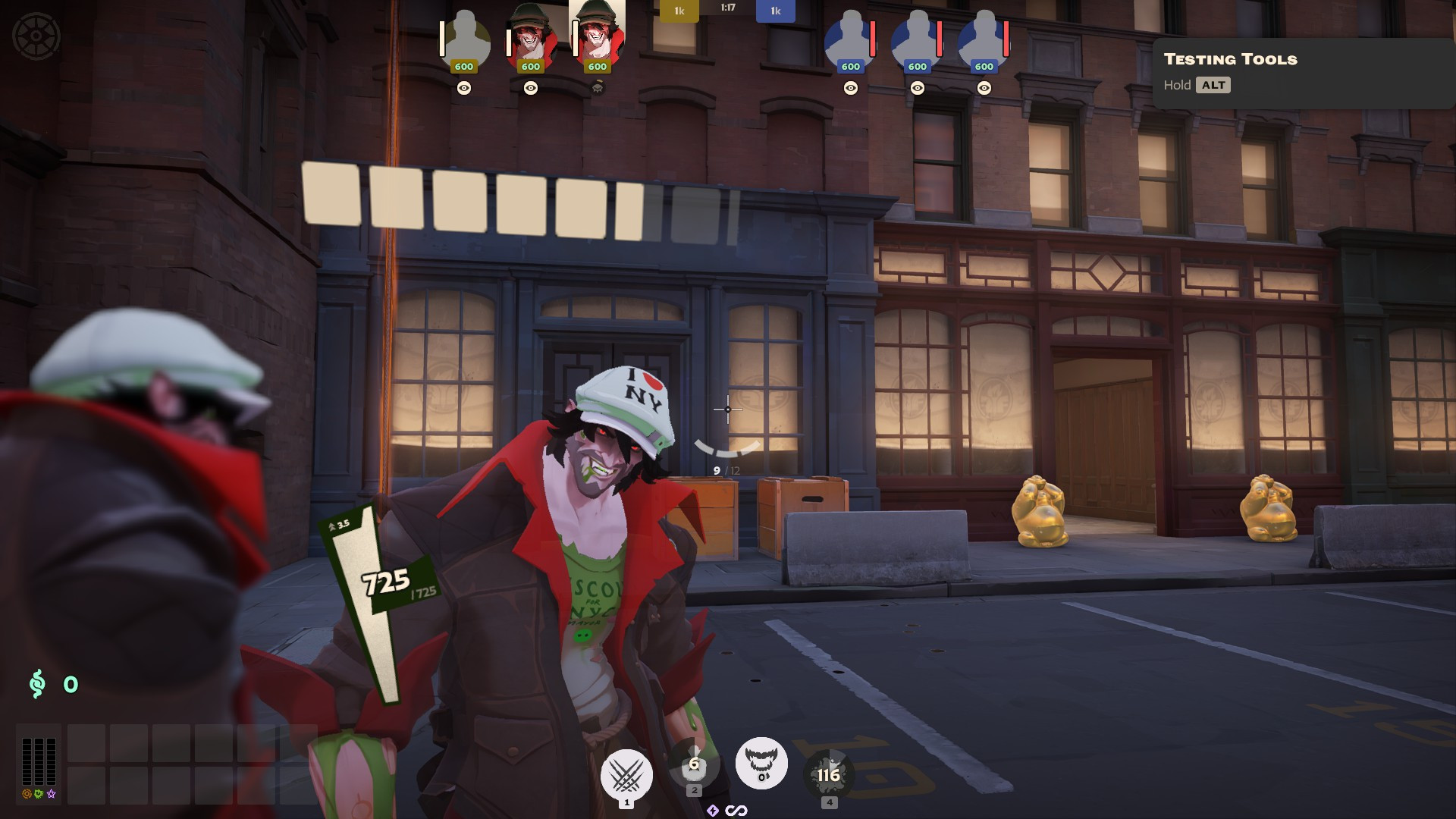Viewport: 1456px width, 819px height.
Task: Select the grinning ally teammate's portrait
Action: pyautogui.click(x=529, y=38)
